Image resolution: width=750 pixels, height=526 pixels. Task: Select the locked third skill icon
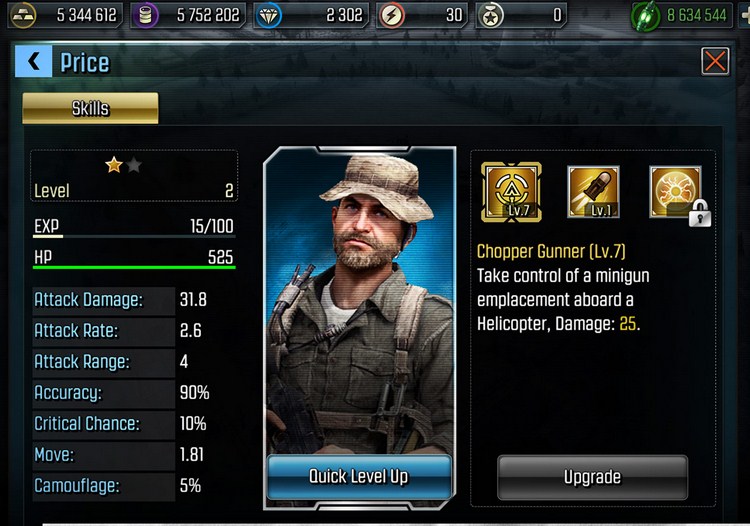click(676, 193)
